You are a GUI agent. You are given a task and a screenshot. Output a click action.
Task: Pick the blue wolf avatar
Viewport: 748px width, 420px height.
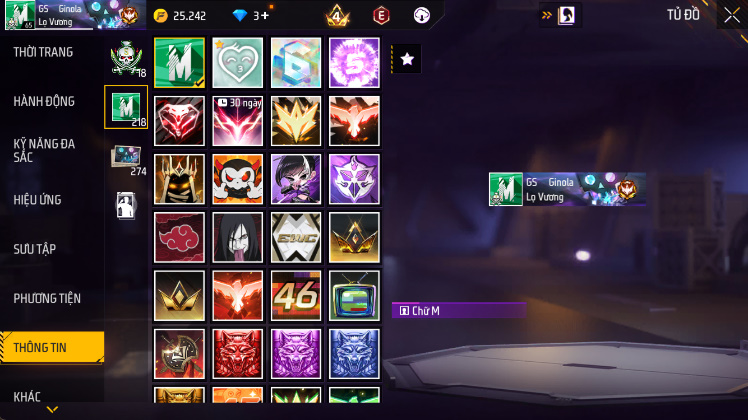pyautogui.click(x=354, y=353)
